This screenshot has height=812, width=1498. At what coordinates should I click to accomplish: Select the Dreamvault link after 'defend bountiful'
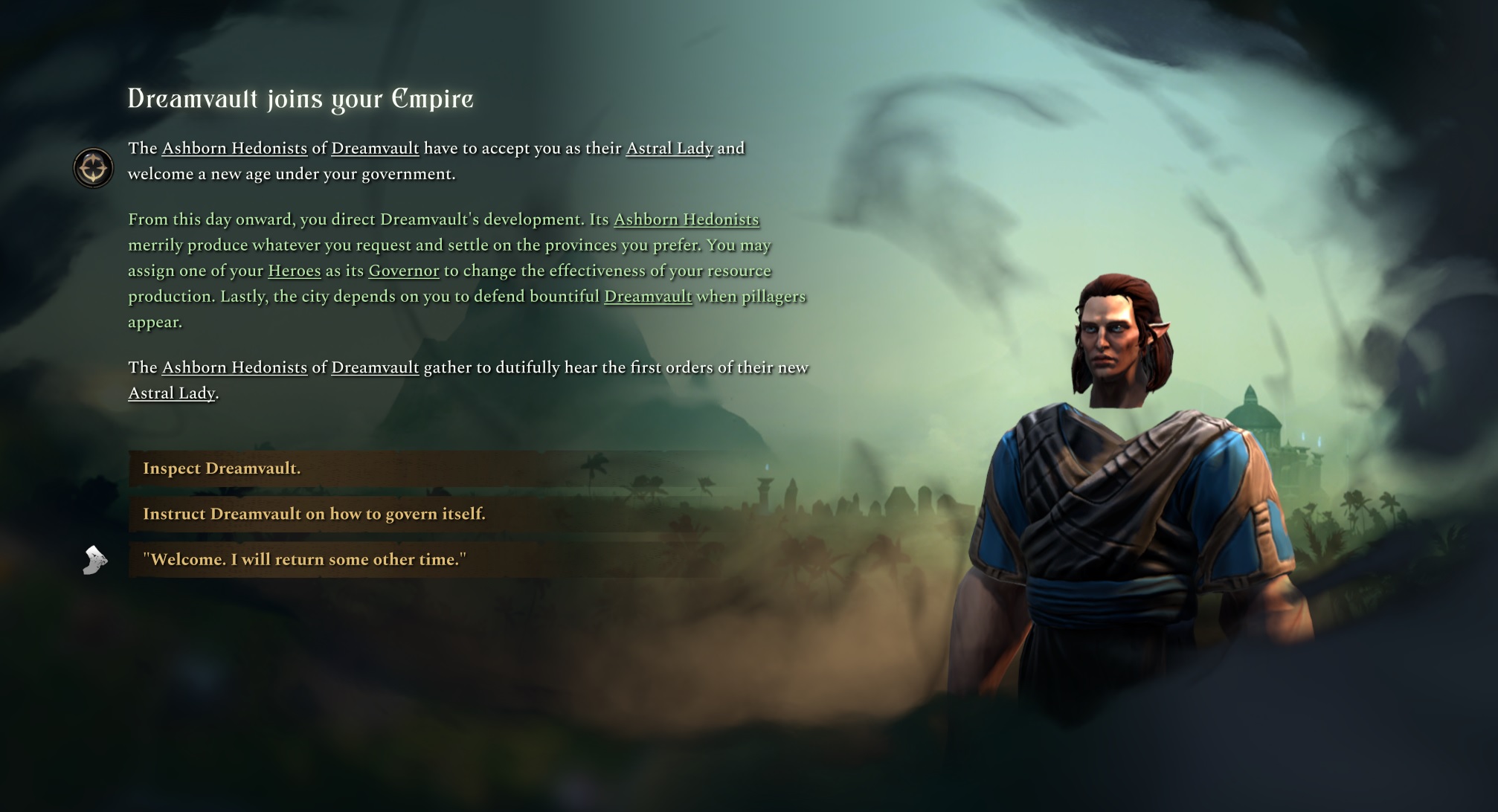point(648,296)
